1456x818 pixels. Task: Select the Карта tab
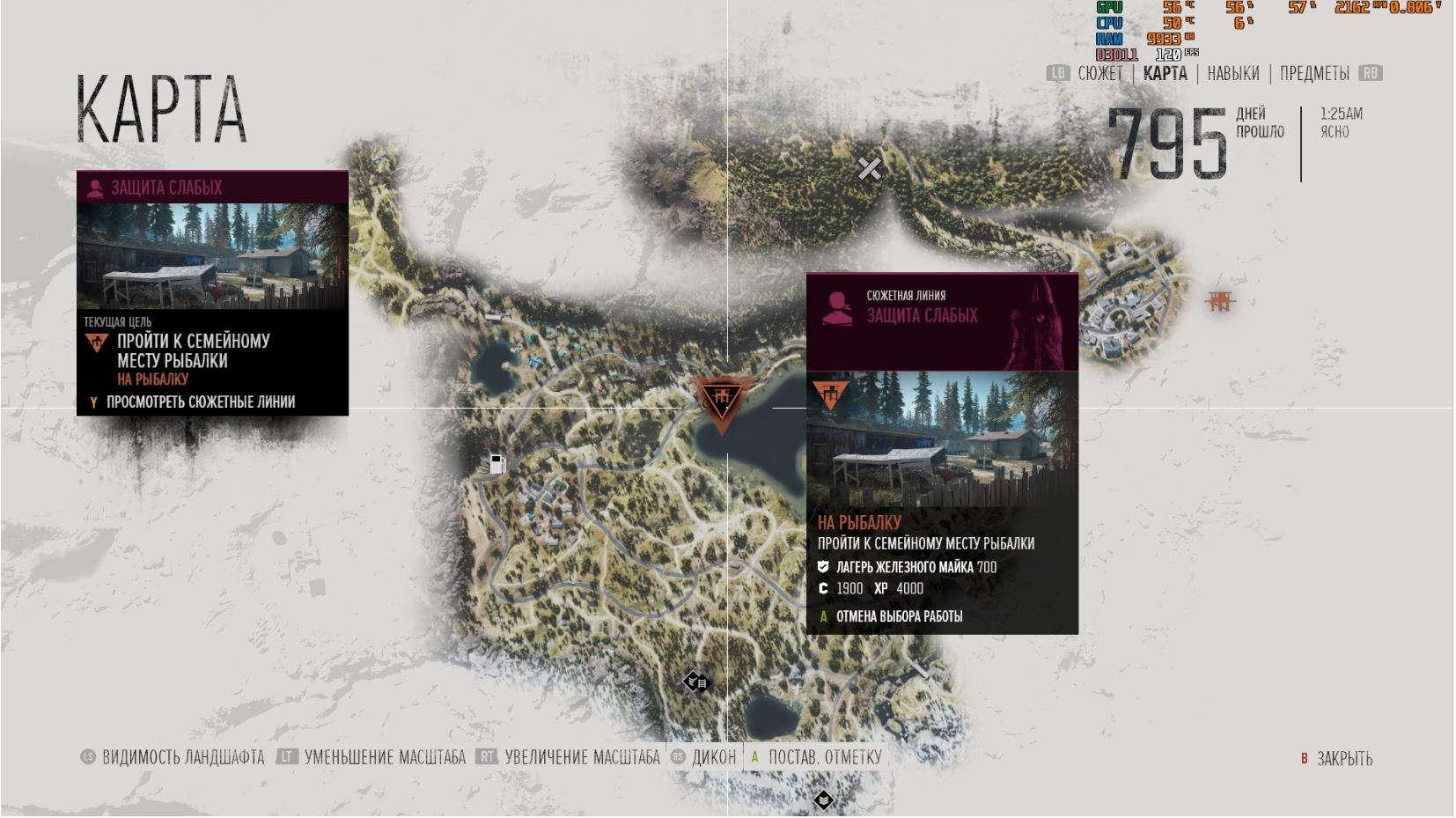point(1165,74)
